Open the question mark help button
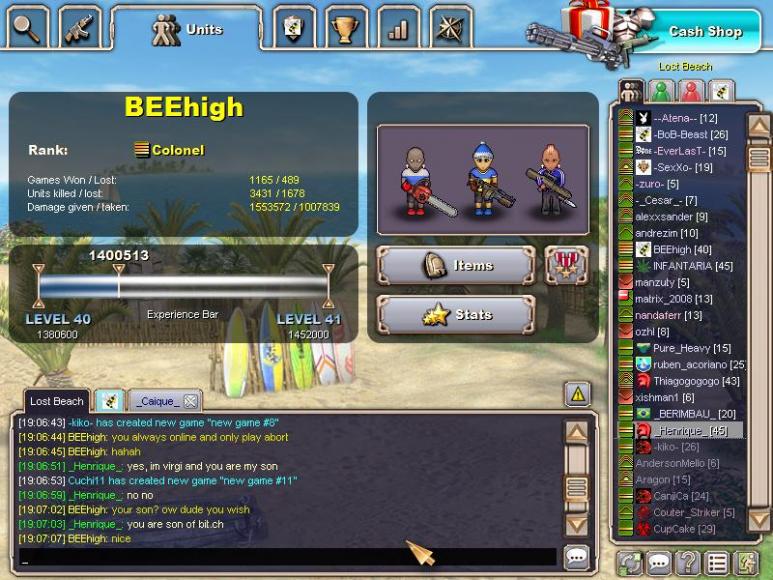773x580 pixels. pos(687,563)
